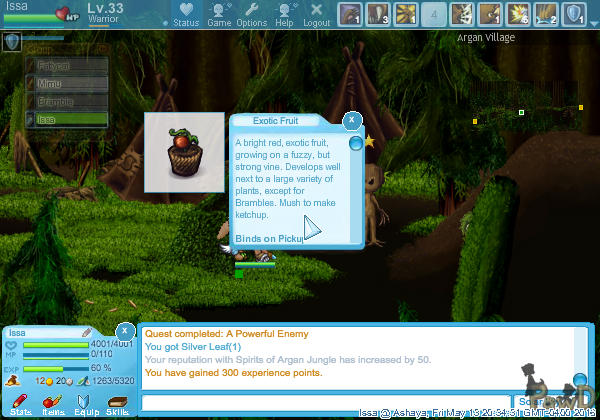The height and width of the screenshot is (420, 600).
Task: Open the Stats panel
Action: tap(20, 404)
